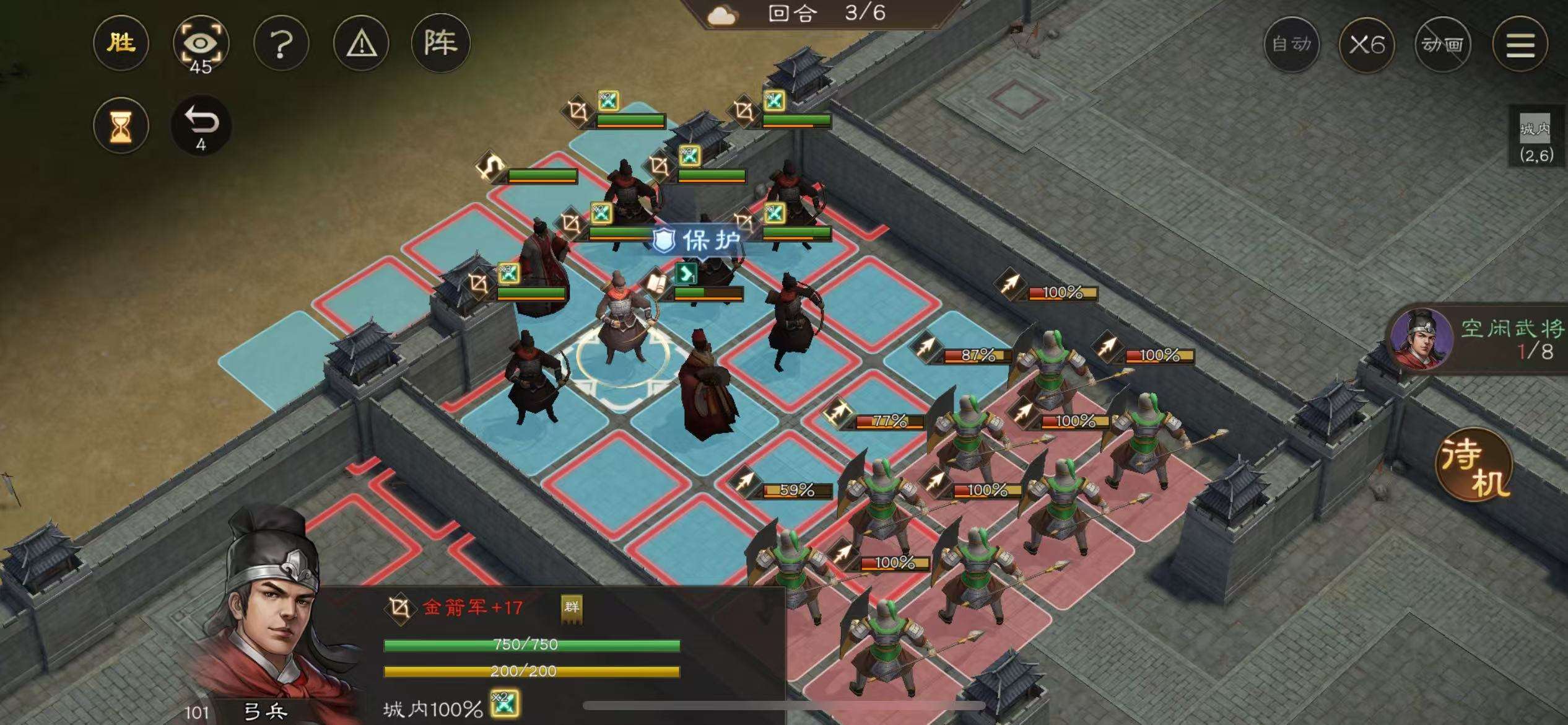Toggle the eye vision range icon
Screen dimensions: 1568x725
[x=200, y=43]
